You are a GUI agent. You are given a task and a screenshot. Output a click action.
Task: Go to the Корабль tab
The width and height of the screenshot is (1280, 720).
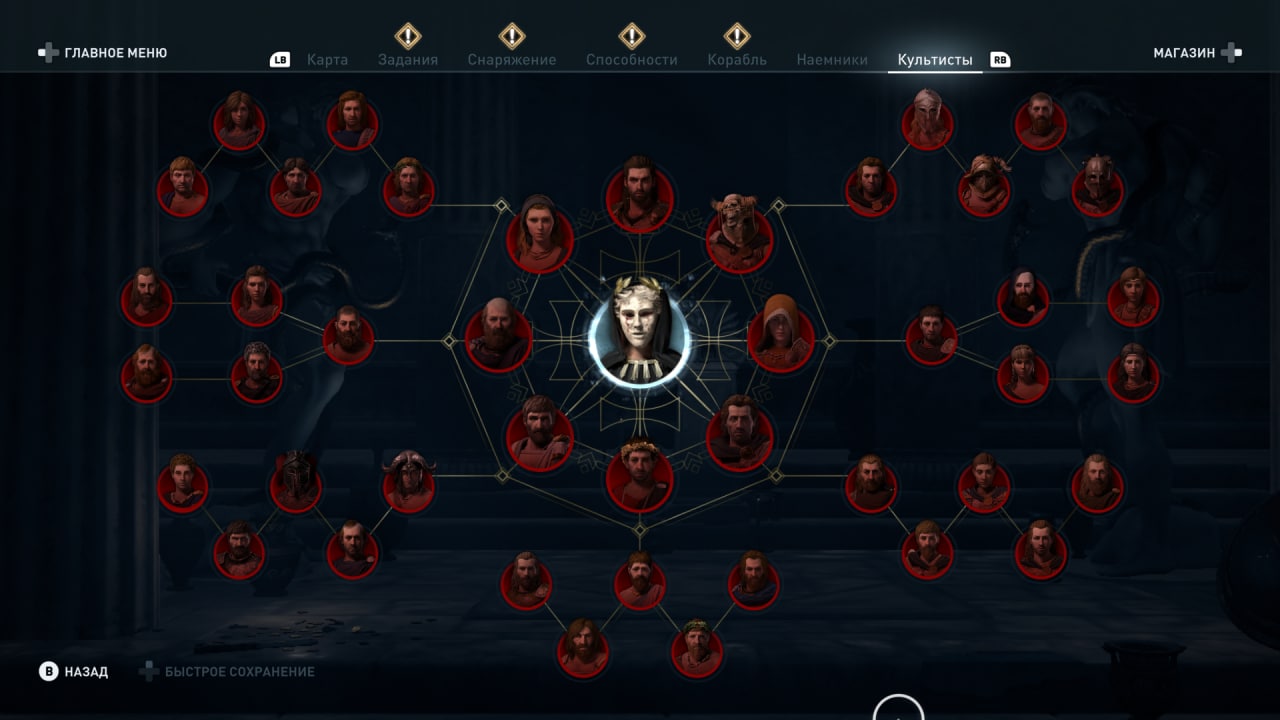click(737, 60)
